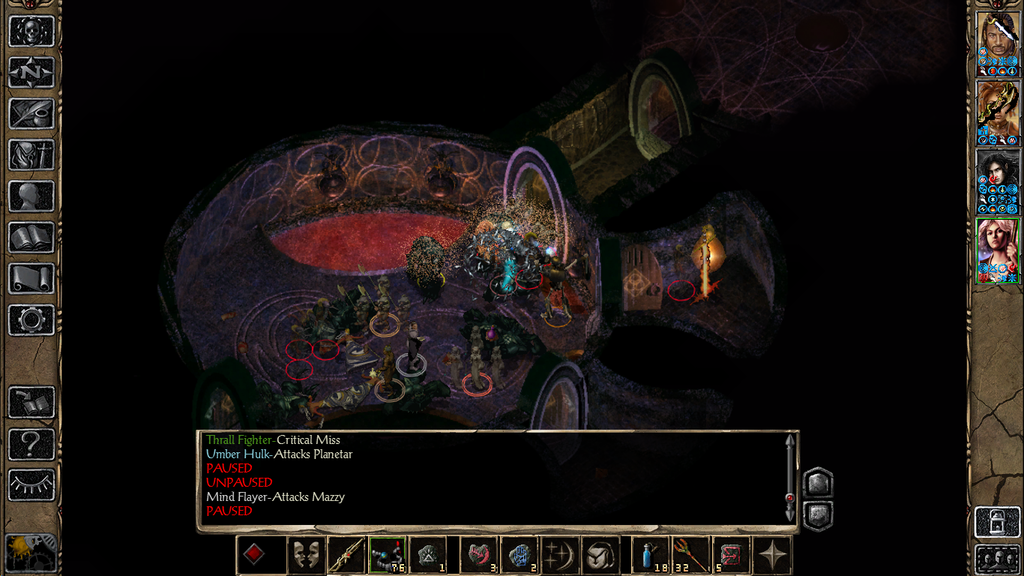Open the inventory screen from the sidebar
Screen dimensions: 1024x576
point(31,154)
